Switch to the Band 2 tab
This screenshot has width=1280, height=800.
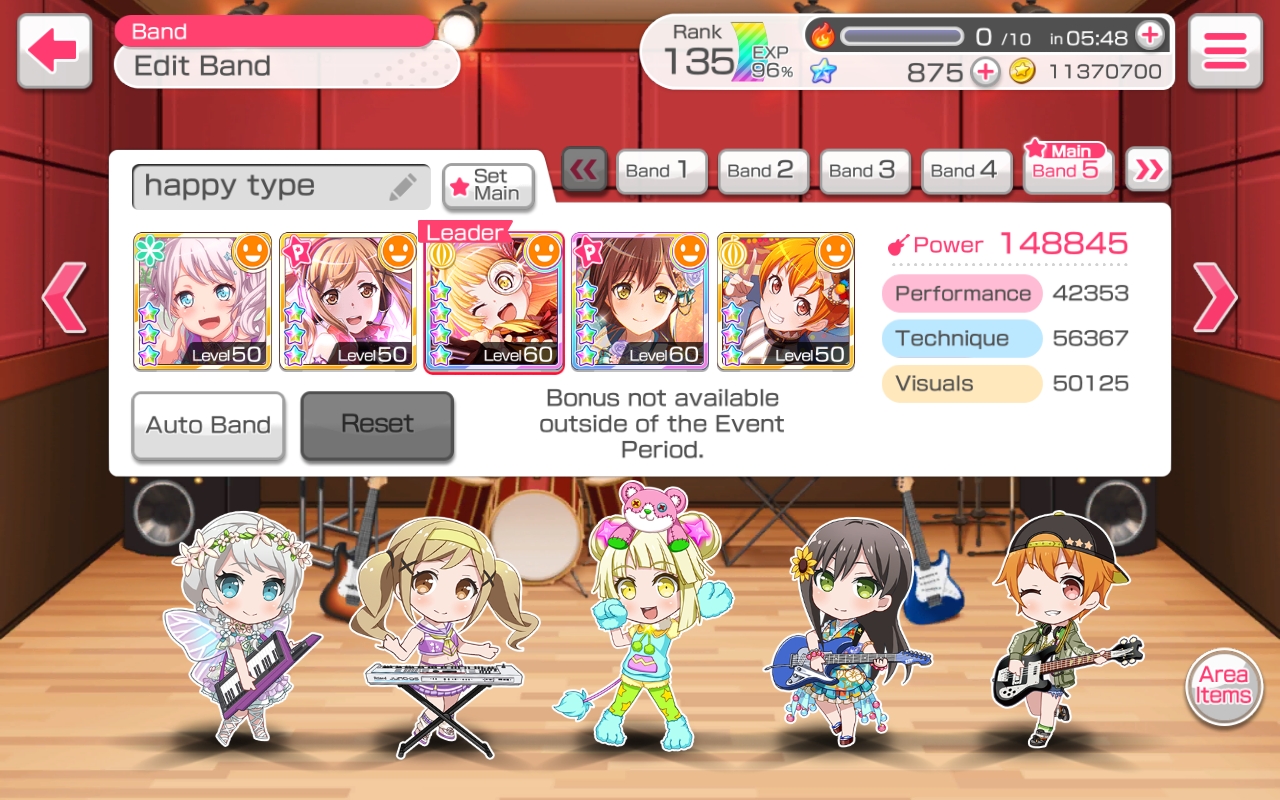pyautogui.click(x=762, y=171)
